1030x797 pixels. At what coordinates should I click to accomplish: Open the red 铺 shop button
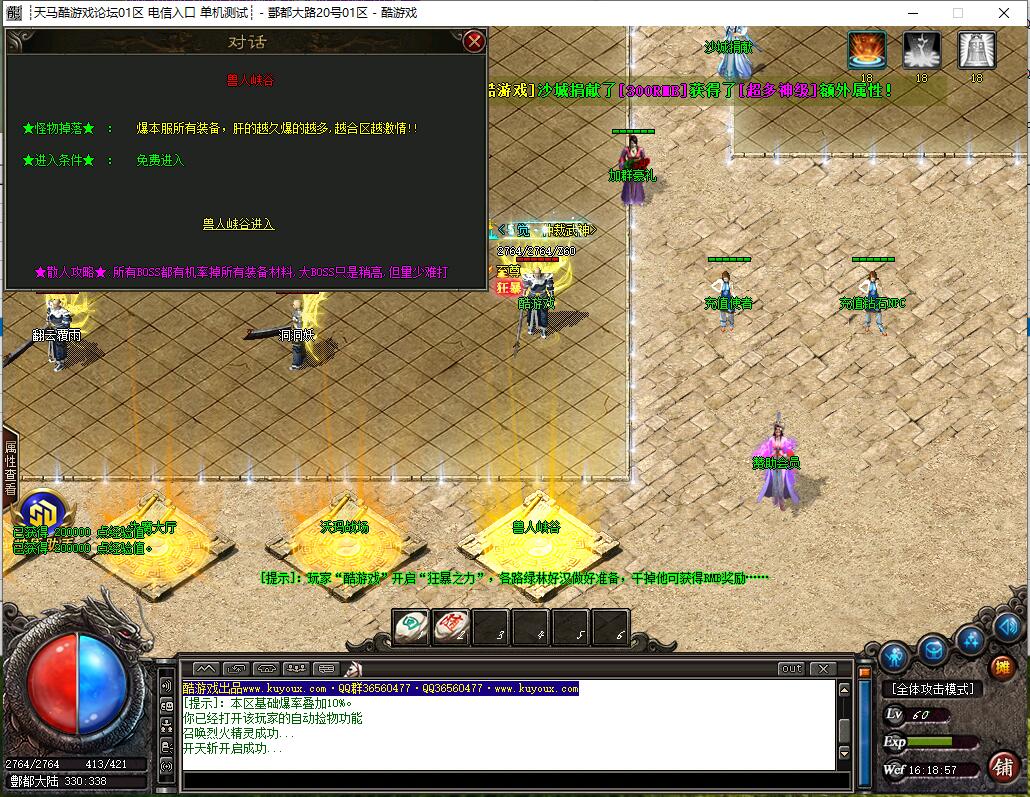(x=1001, y=766)
